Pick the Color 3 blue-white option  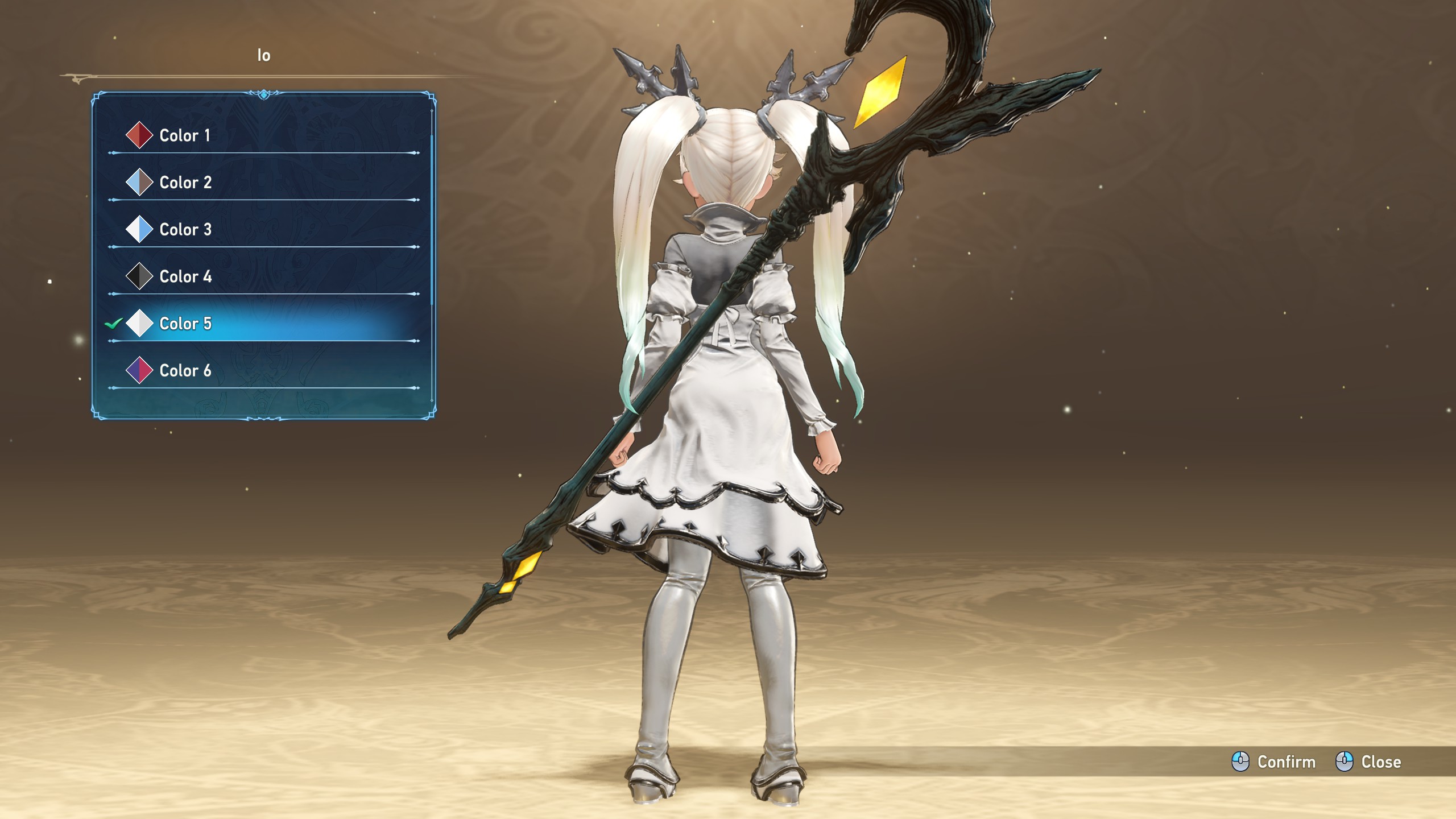pos(185,230)
